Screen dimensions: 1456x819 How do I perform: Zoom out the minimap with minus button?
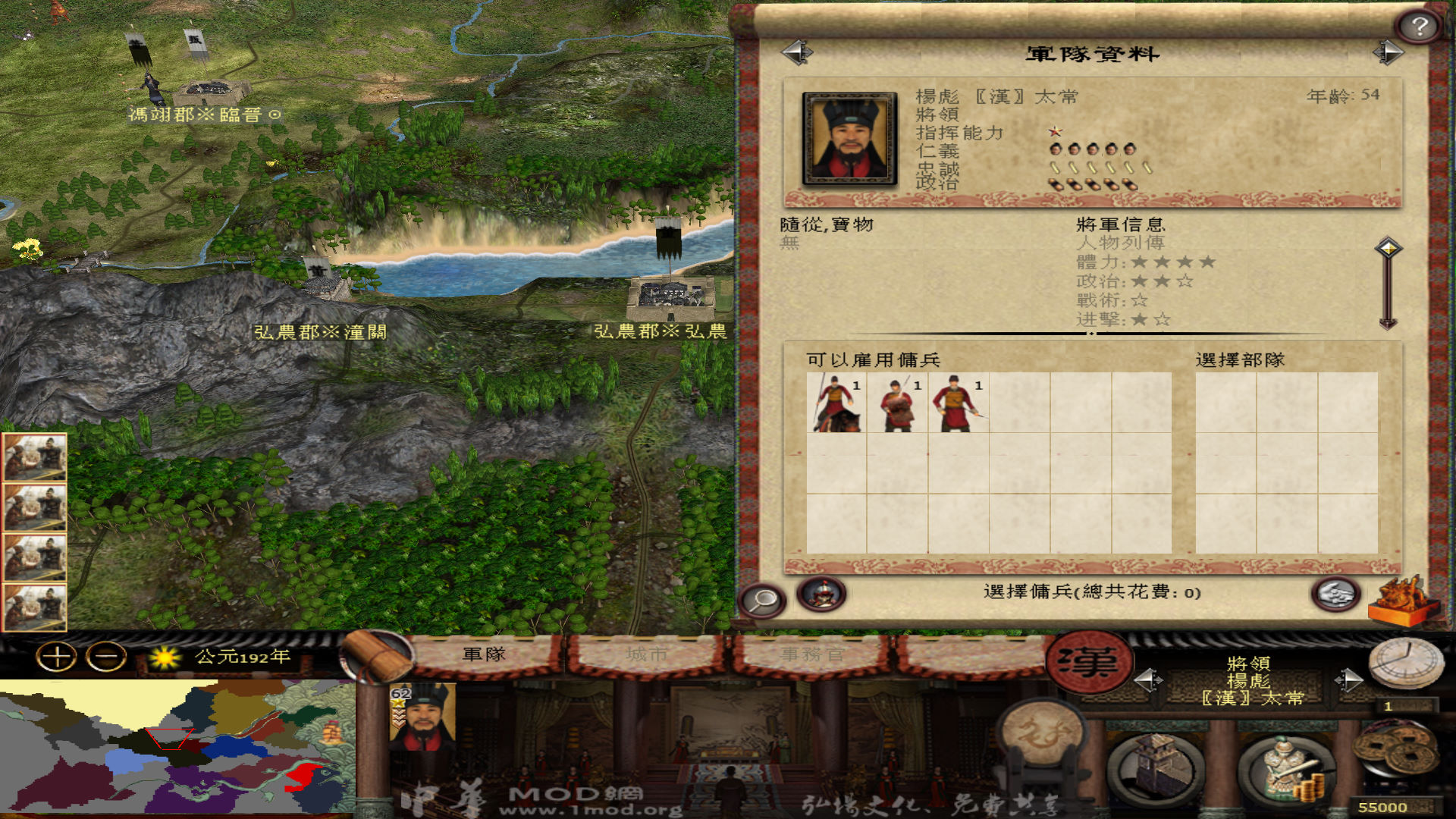[106, 657]
